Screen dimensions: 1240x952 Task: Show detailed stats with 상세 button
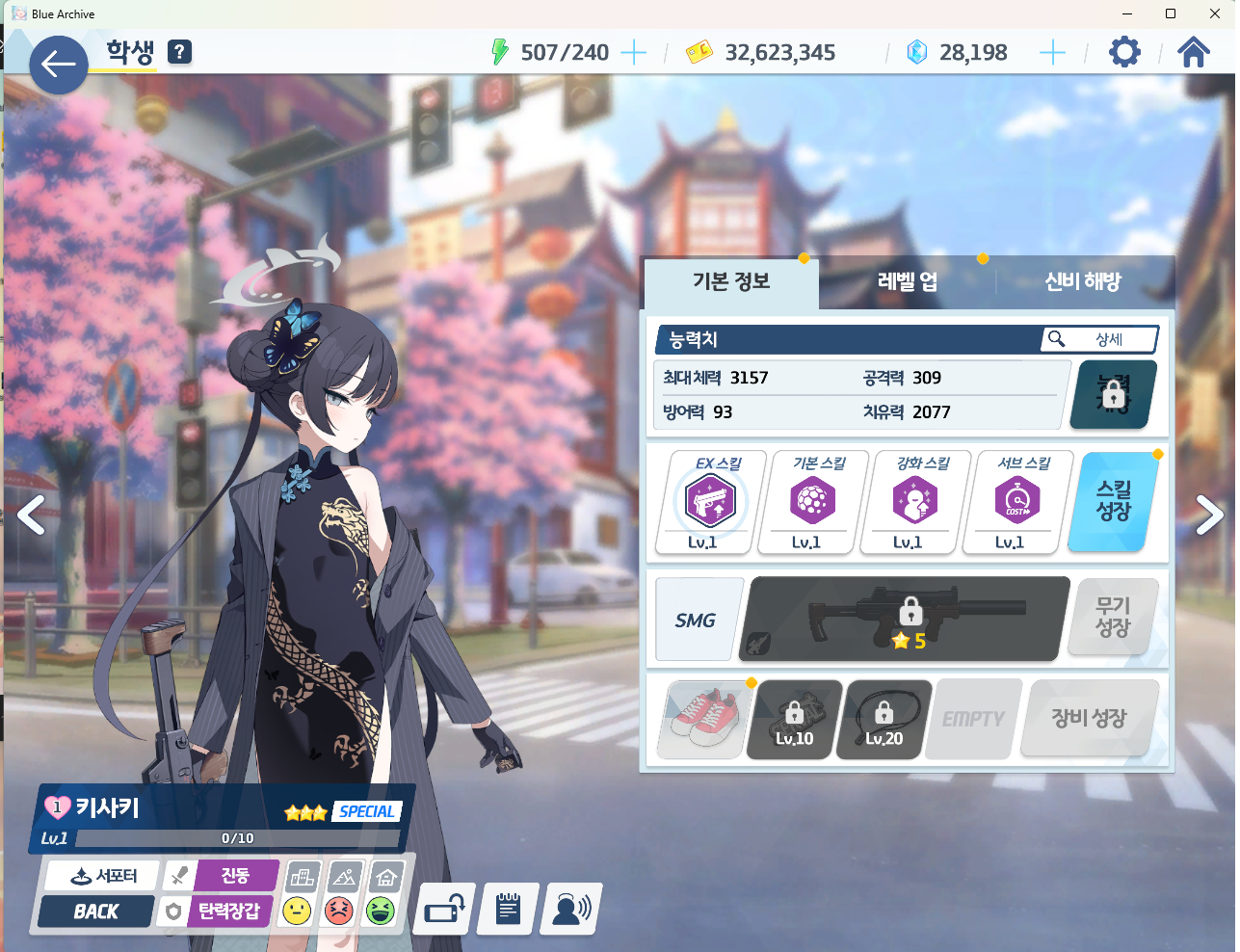(1099, 339)
